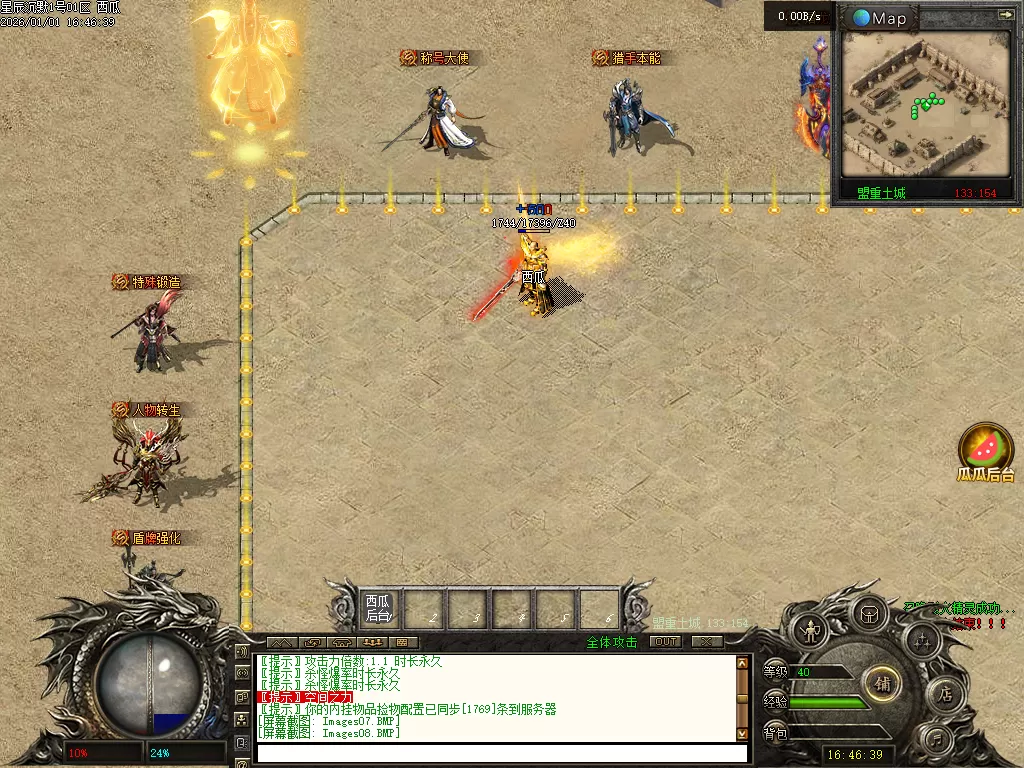
Task: Open the 瓜瓜后台 watermelon icon
Action: (986, 448)
